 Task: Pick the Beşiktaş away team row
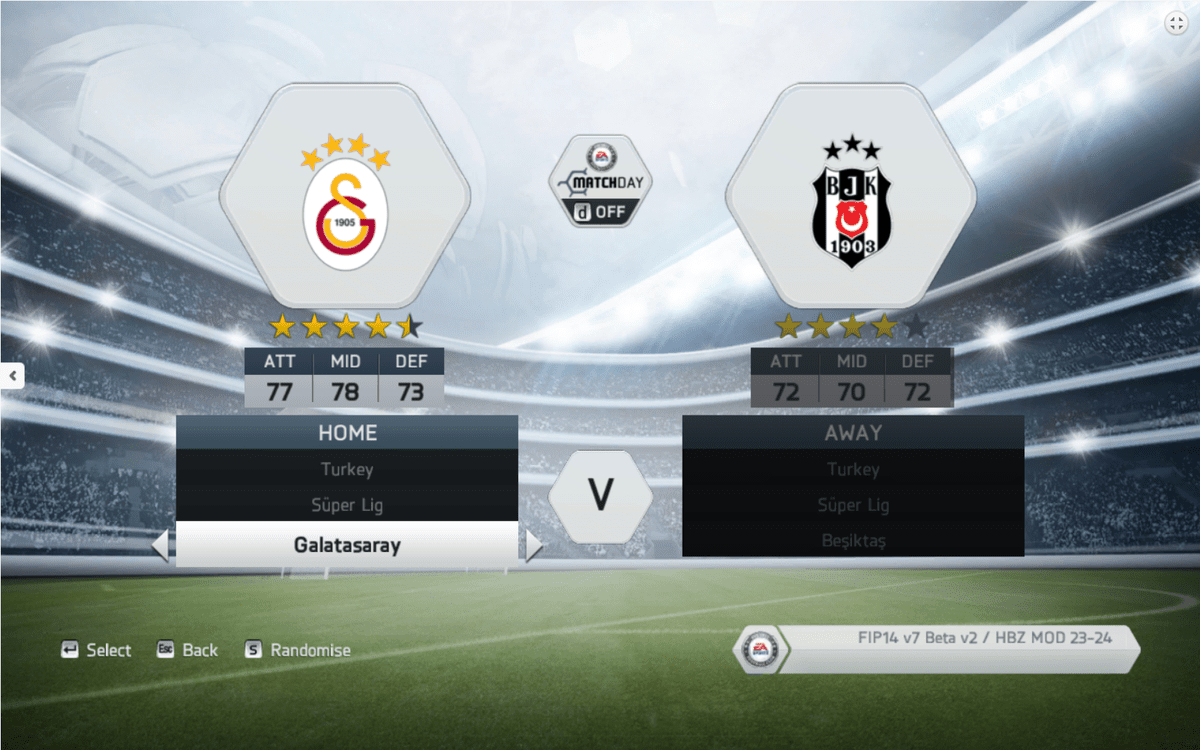pyautogui.click(x=853, y=541)
